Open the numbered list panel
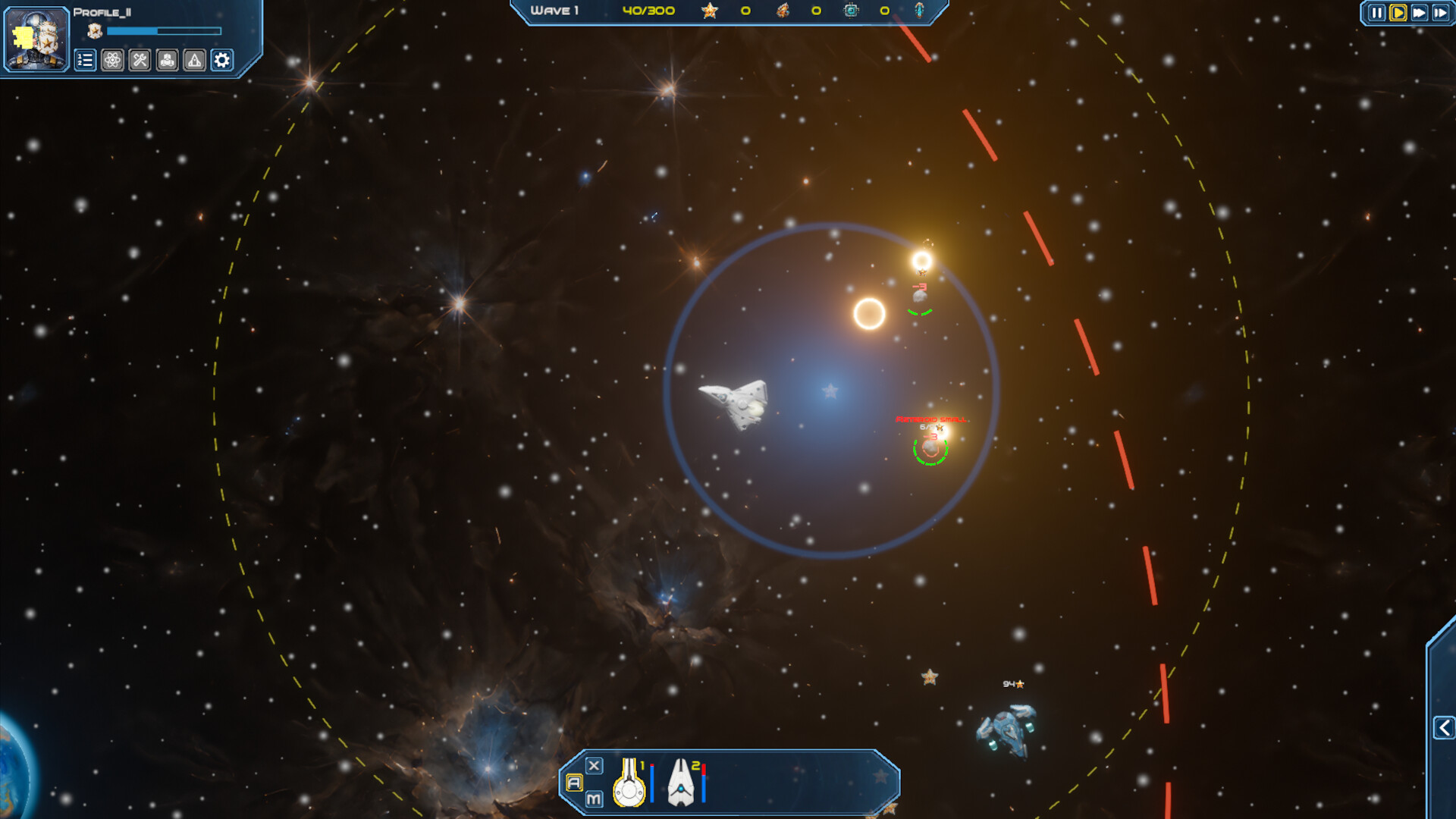Viewport: 1456px width, 819px height. (x=85, y=61)
